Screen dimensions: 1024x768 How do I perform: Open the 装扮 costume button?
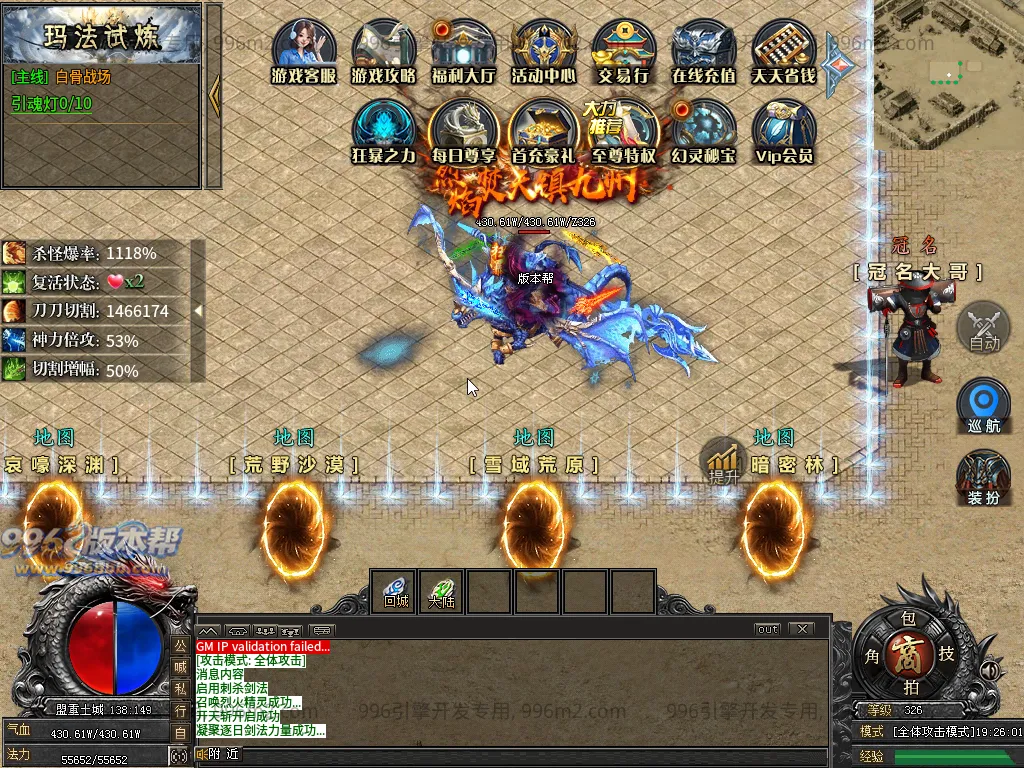tap(983, 477)
